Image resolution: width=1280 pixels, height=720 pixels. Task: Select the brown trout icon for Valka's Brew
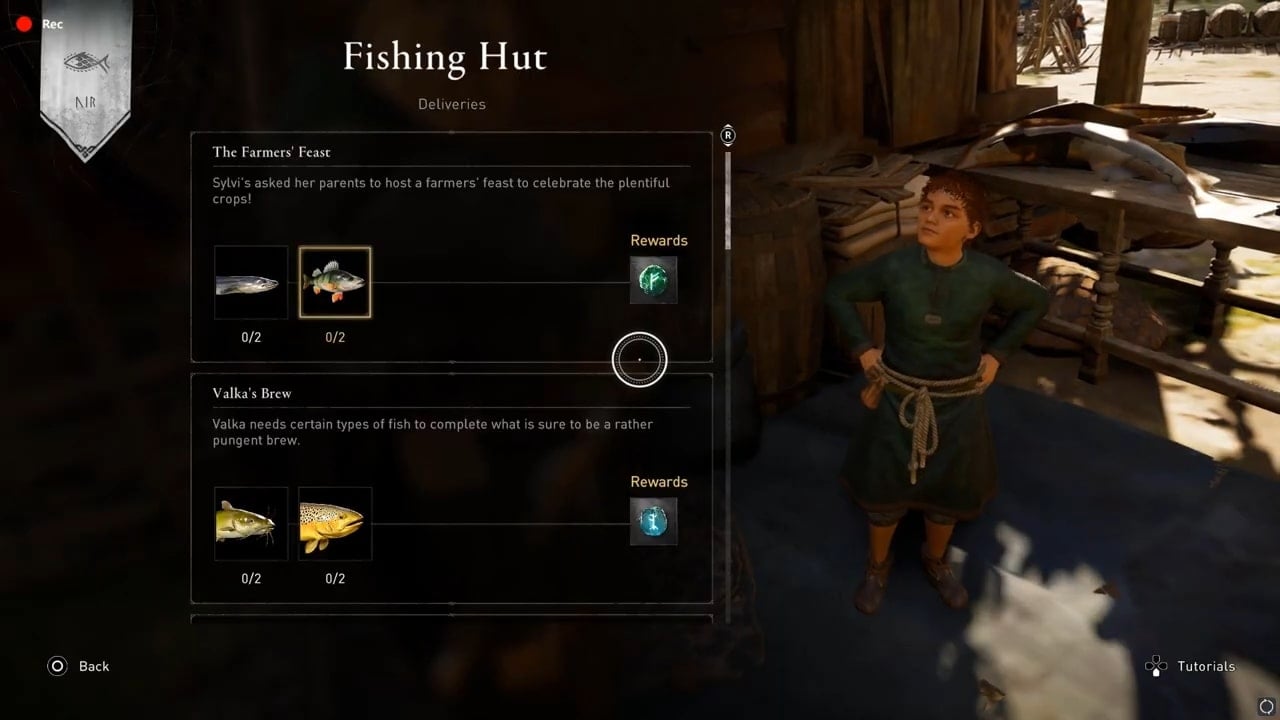click(334, 523)
